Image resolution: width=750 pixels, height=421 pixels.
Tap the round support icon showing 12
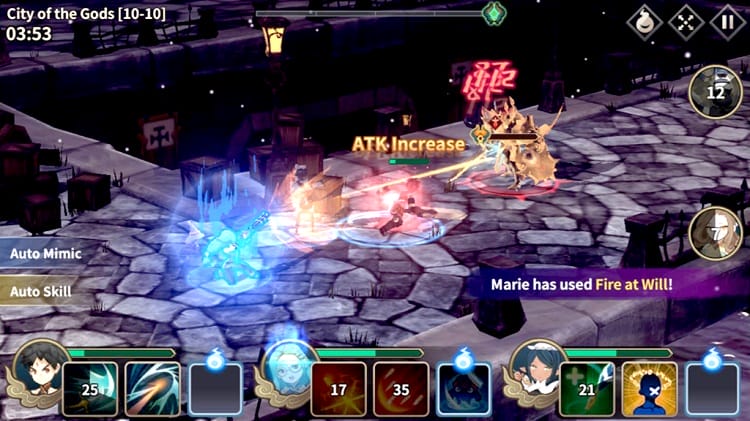715,91
